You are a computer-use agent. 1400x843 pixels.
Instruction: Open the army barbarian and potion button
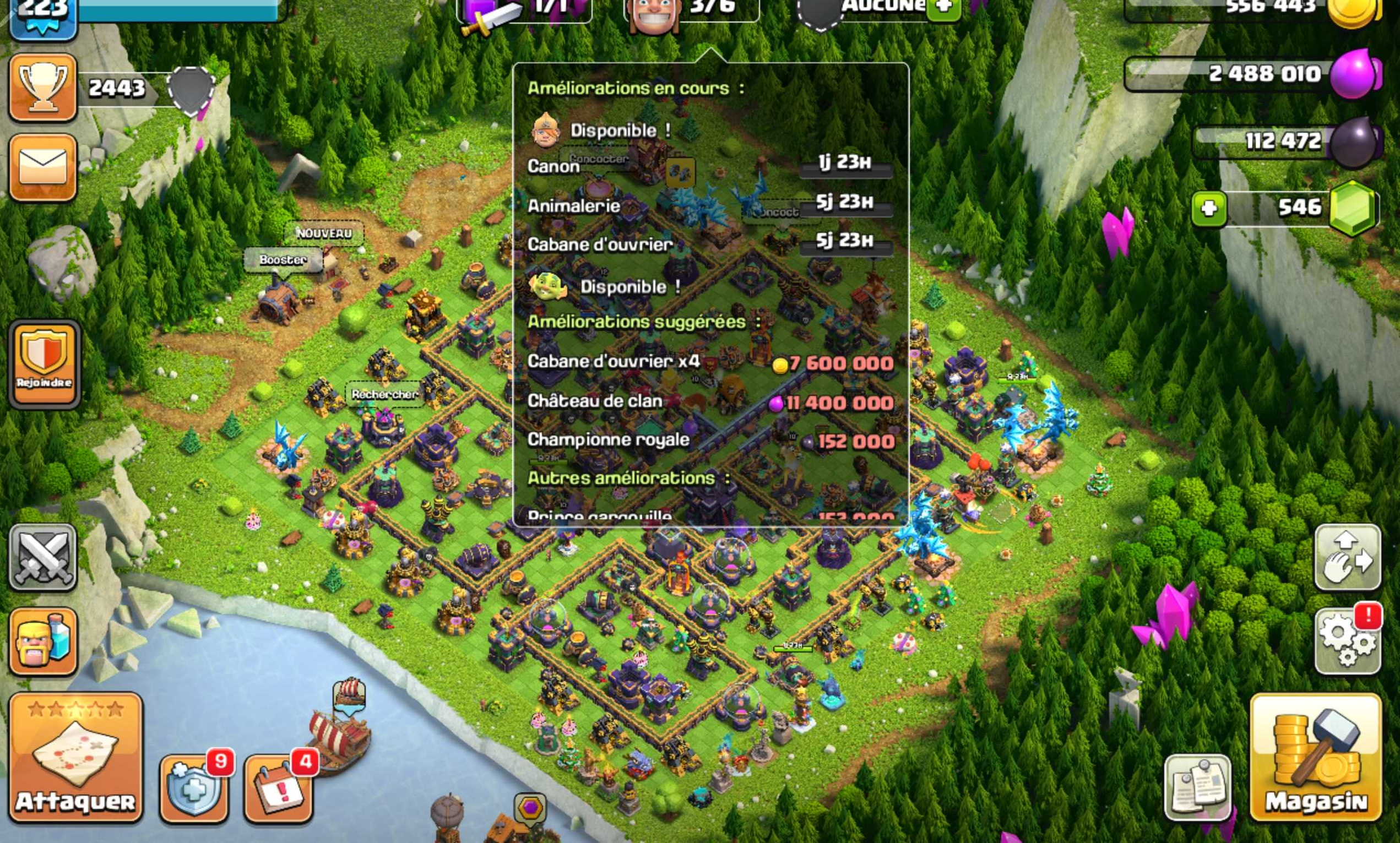[43, 642]
